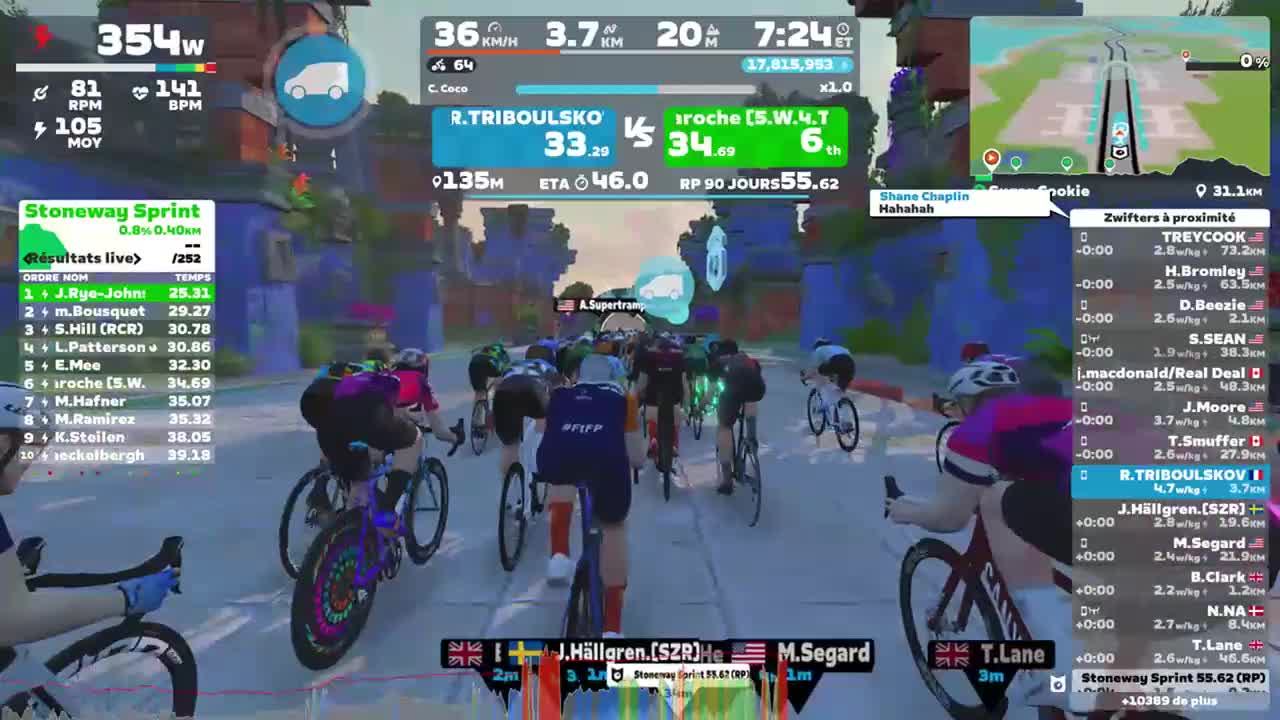Click the droplet icon on the Drops counter
The height and width of the screenshot is (720, 1280).
[845, 64]
